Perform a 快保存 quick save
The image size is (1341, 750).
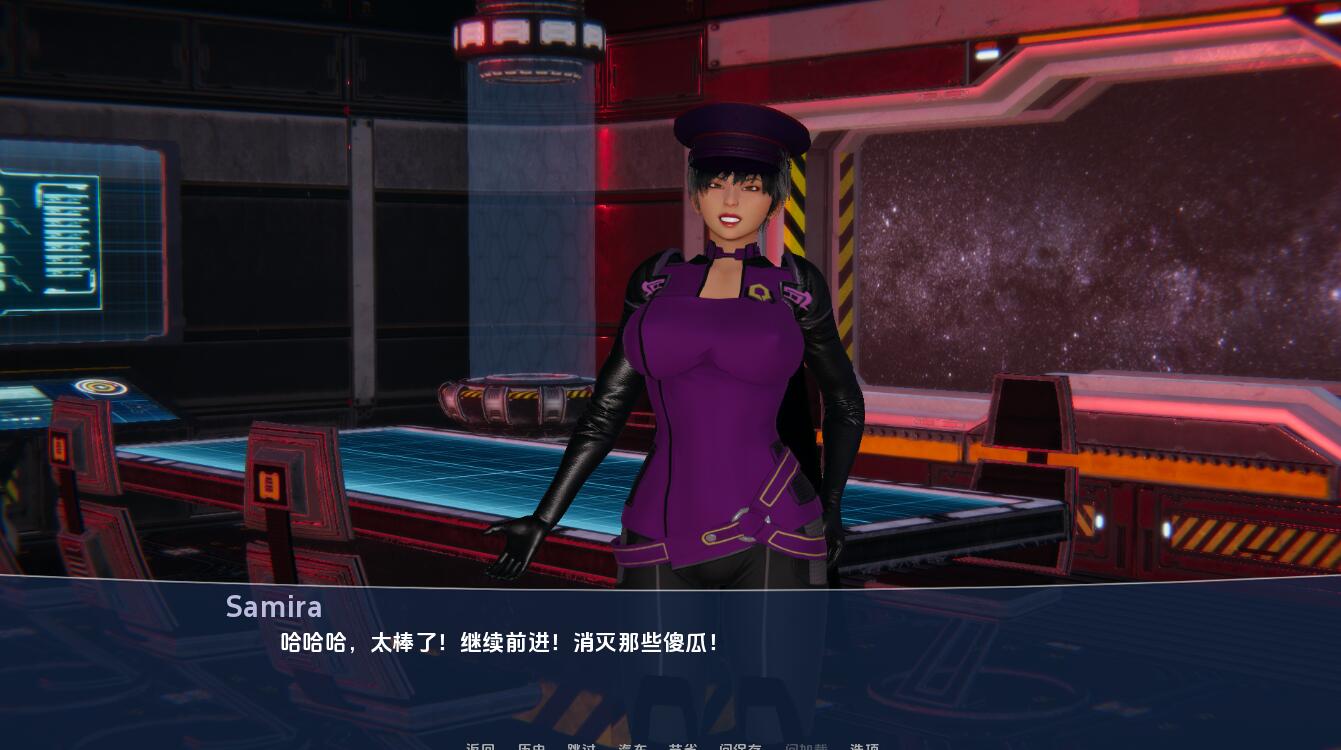[740, 748]
